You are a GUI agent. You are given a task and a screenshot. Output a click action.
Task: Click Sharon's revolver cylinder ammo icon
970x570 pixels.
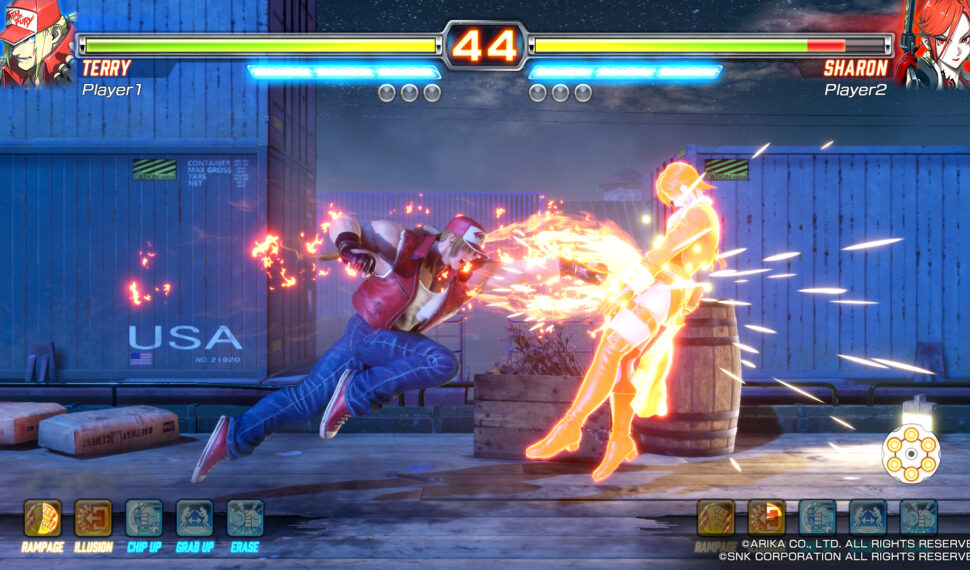910,454
